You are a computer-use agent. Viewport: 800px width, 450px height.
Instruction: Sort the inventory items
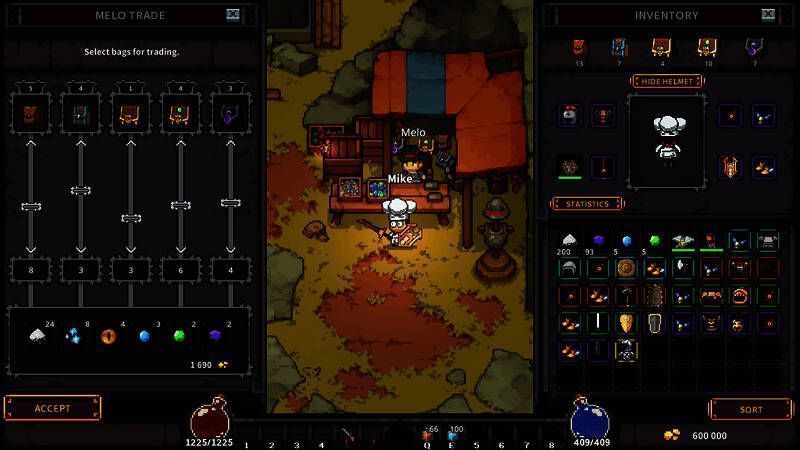(x=750, y=409)
